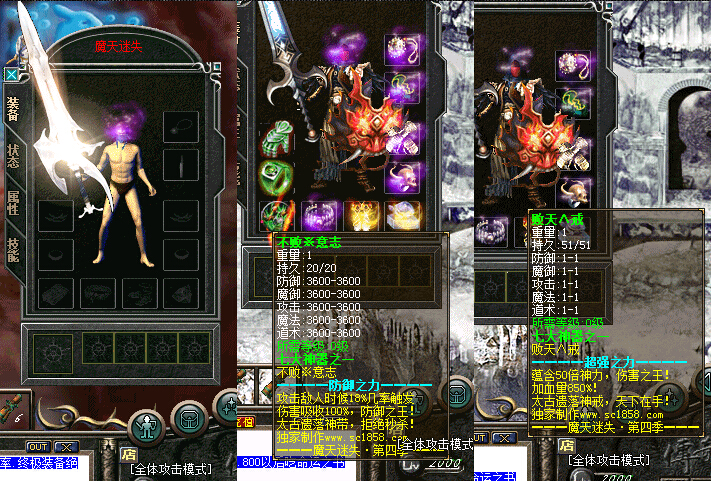Close the left character equipment panel
This screenshot has height=481, width=711.
pos(11,73)
